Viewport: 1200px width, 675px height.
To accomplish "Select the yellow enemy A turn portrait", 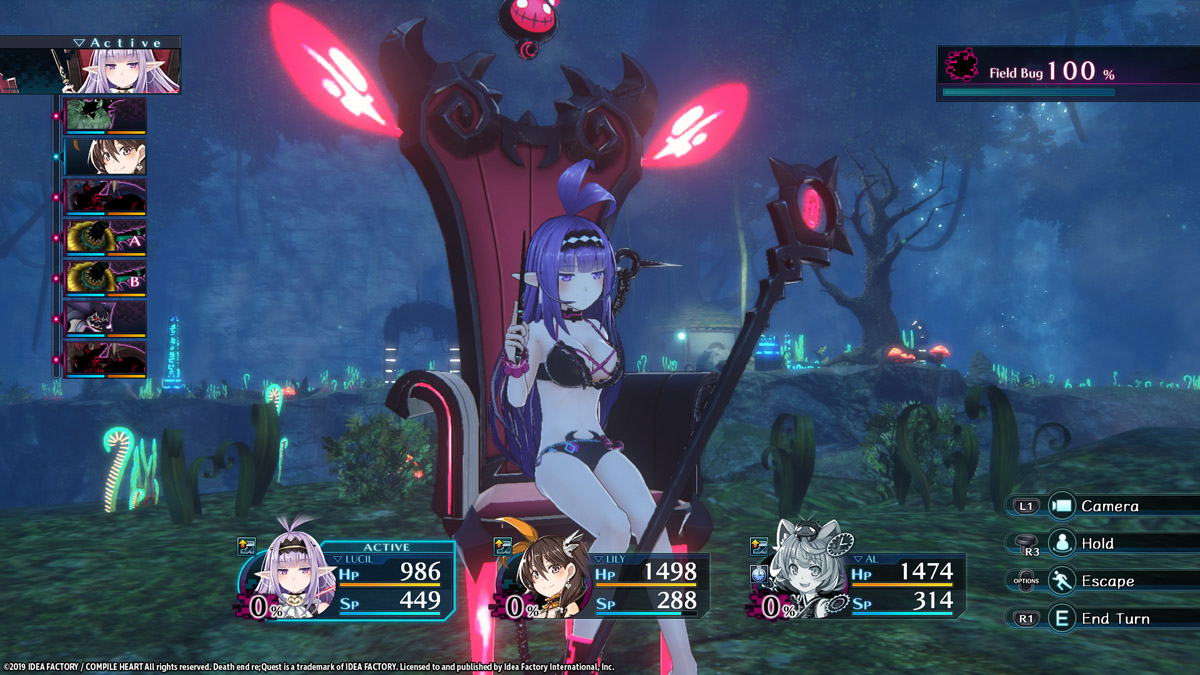I will tap(105, 238).
